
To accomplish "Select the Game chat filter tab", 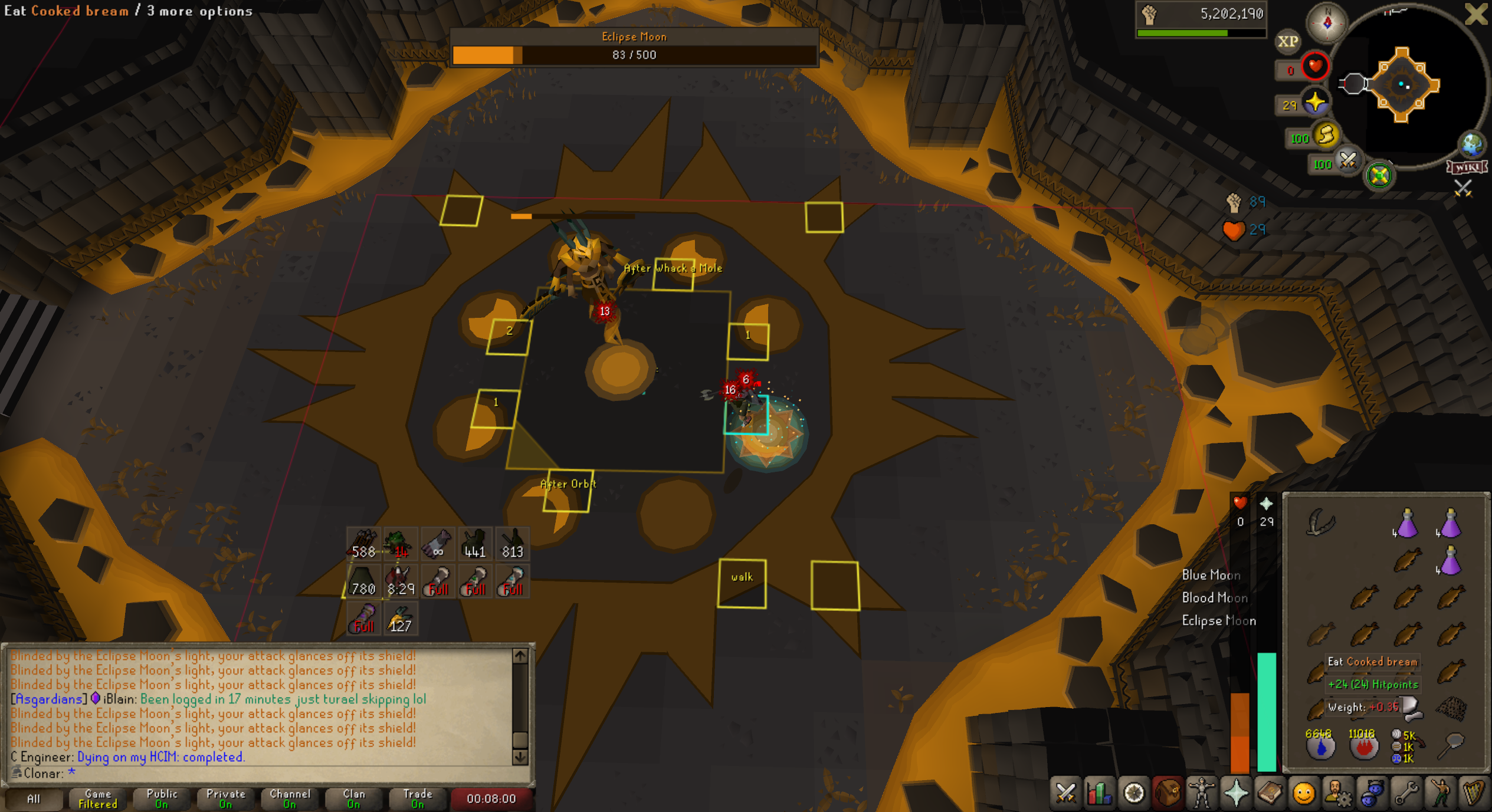I will [98, 798].
